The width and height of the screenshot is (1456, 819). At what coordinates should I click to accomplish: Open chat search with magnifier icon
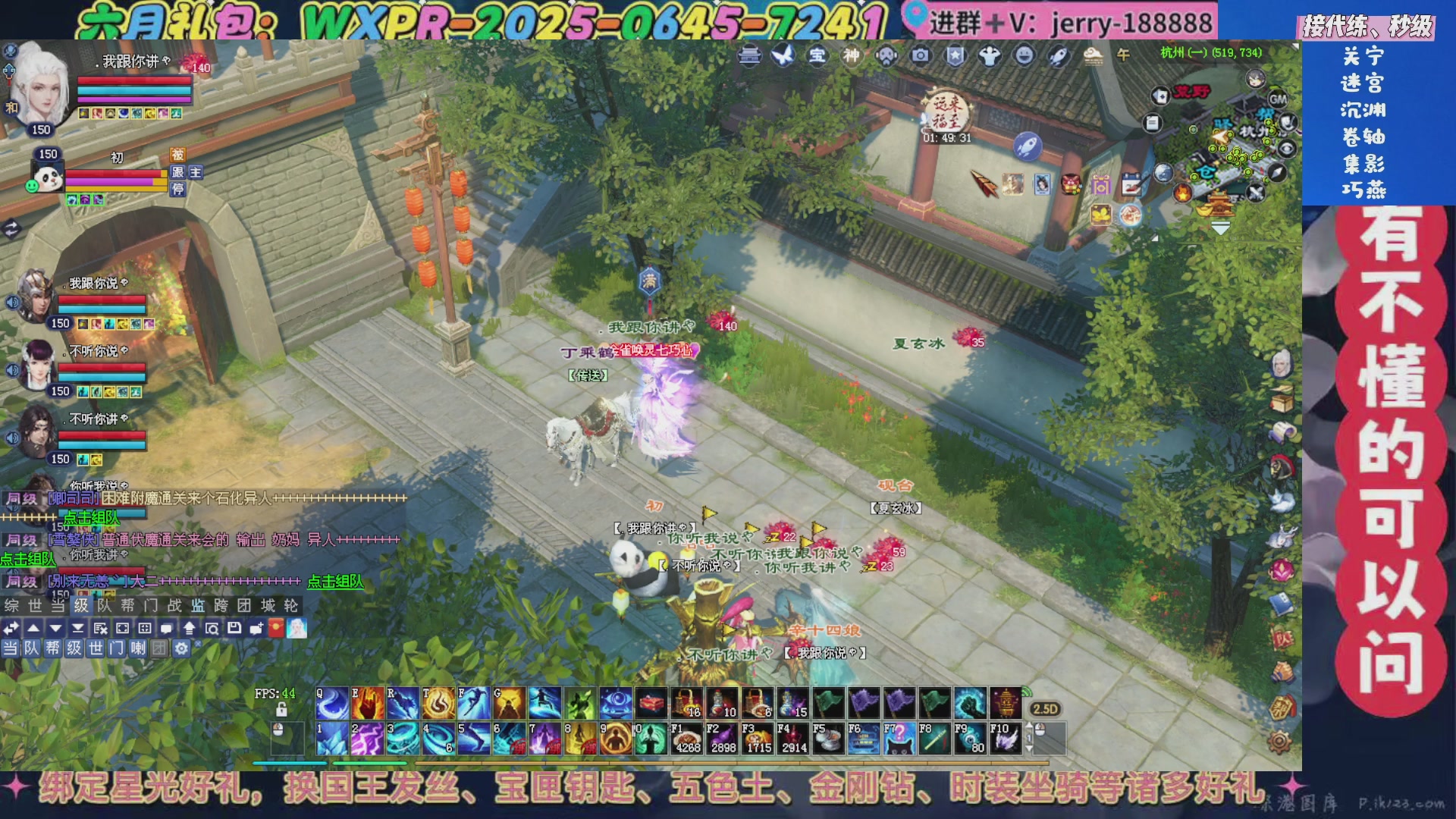tap(212, 629)
